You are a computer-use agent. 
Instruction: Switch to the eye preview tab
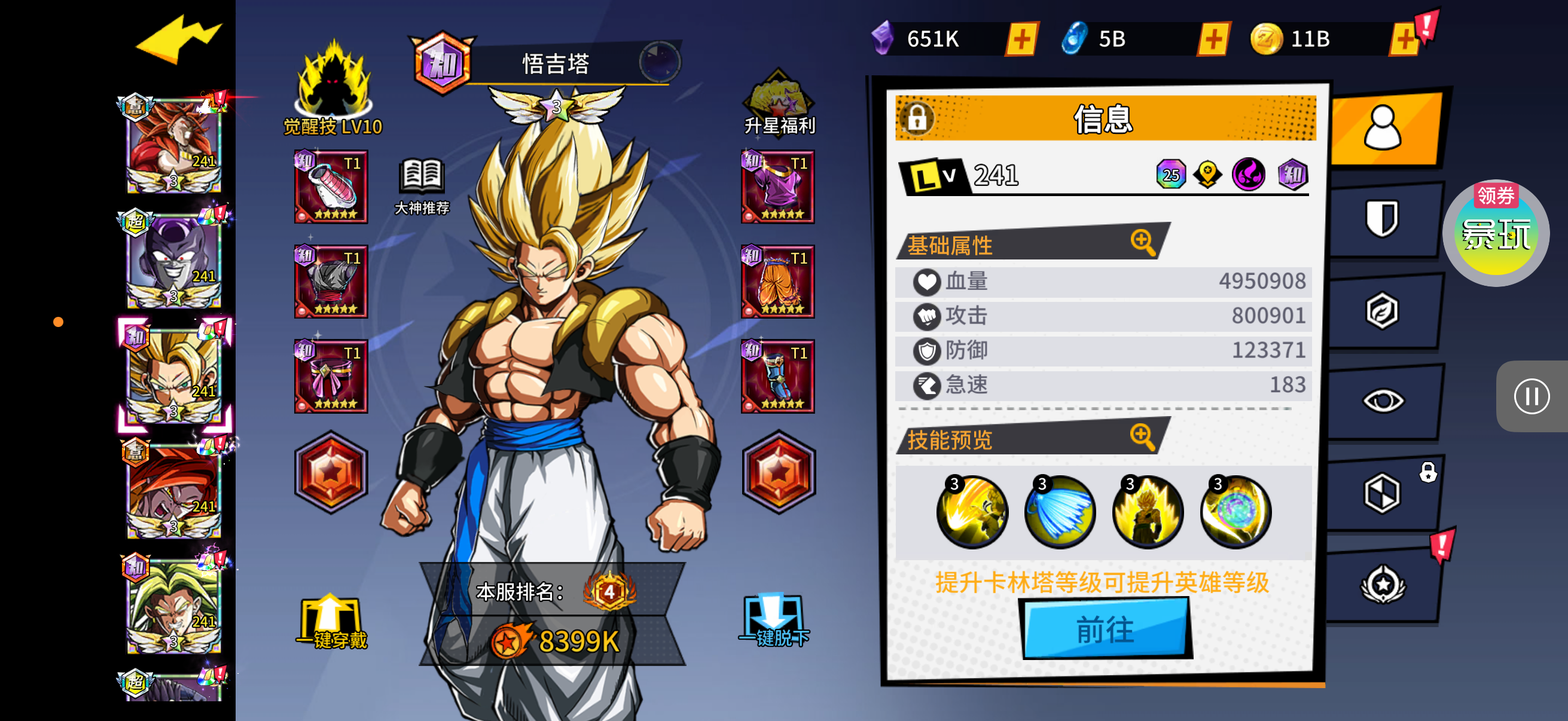point(1383,401)
